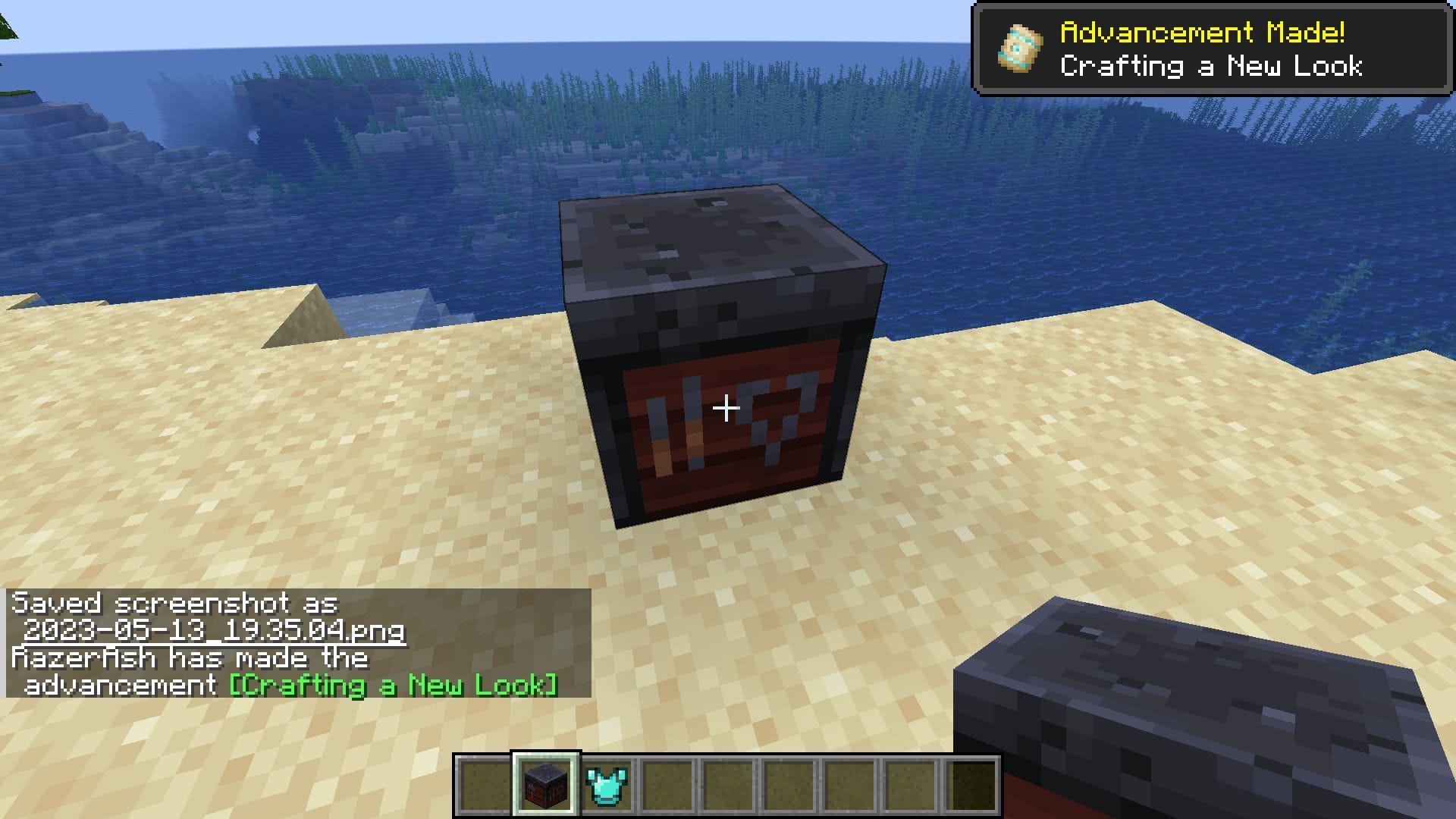This screenshot has height=819, width=1456.
Task: Click the Advancement Made! notification banner
Action: click(x=1213, y=47)
